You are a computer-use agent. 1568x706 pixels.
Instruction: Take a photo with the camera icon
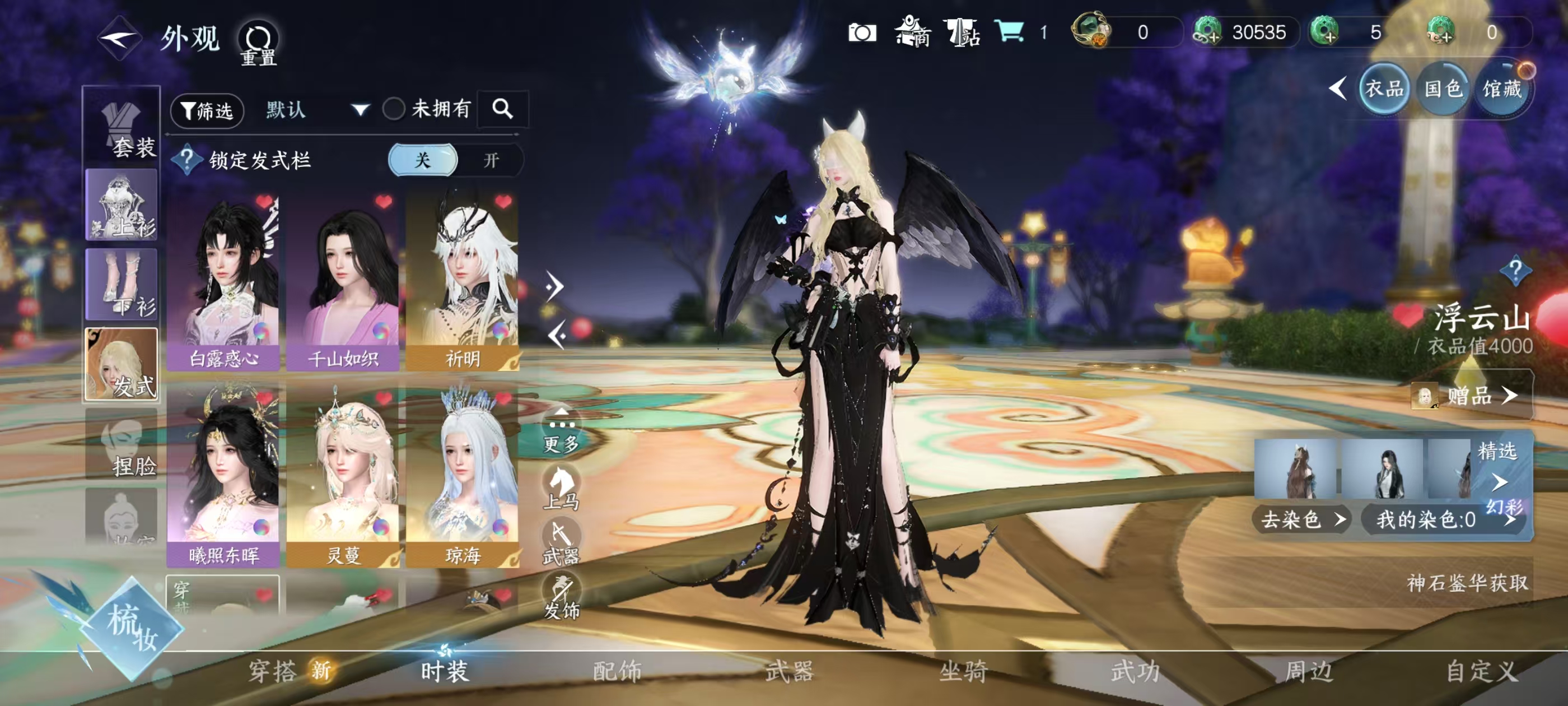(862, 32)
